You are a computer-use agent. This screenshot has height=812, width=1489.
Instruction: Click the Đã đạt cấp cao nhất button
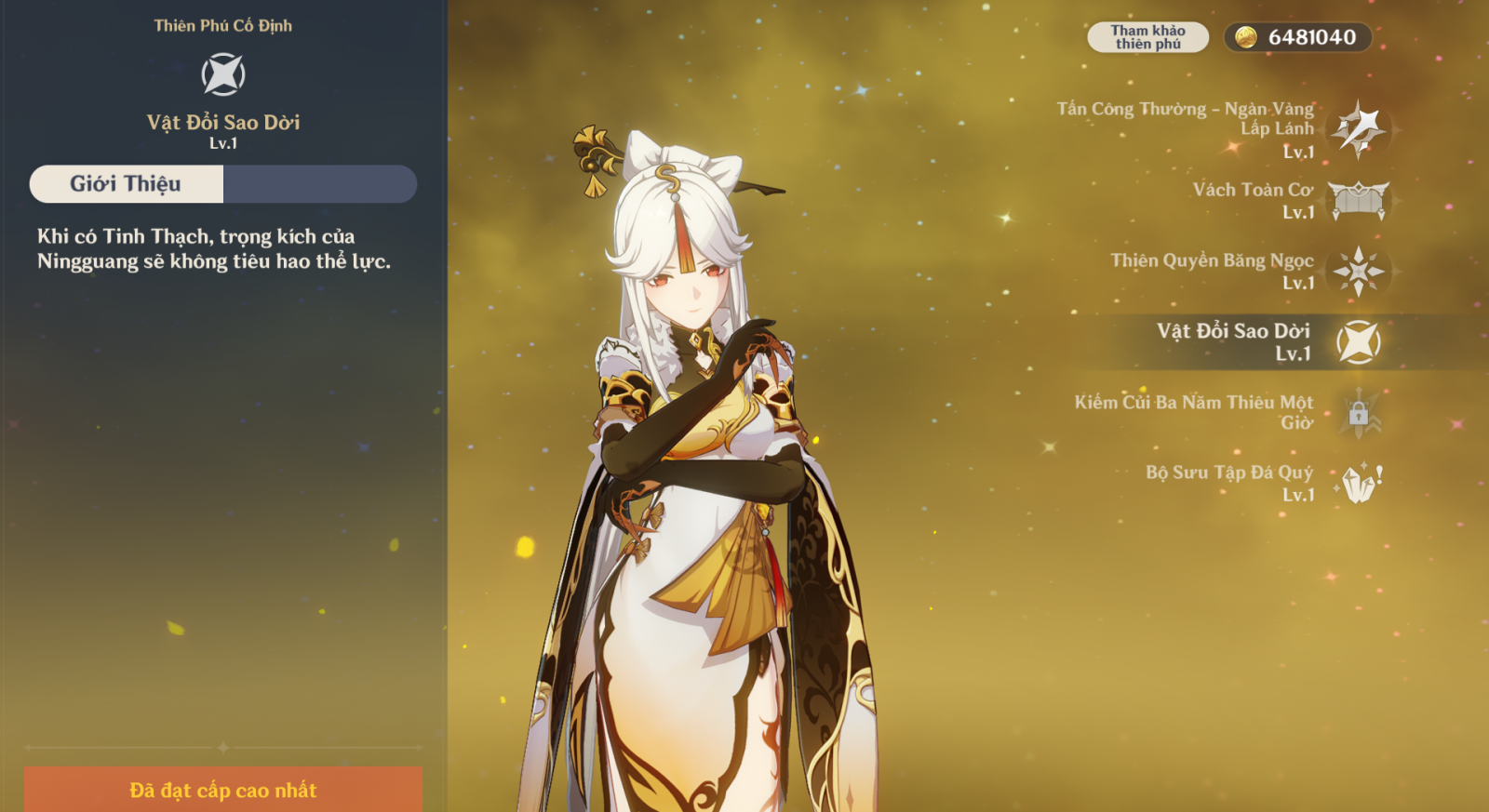pos(223,790)
